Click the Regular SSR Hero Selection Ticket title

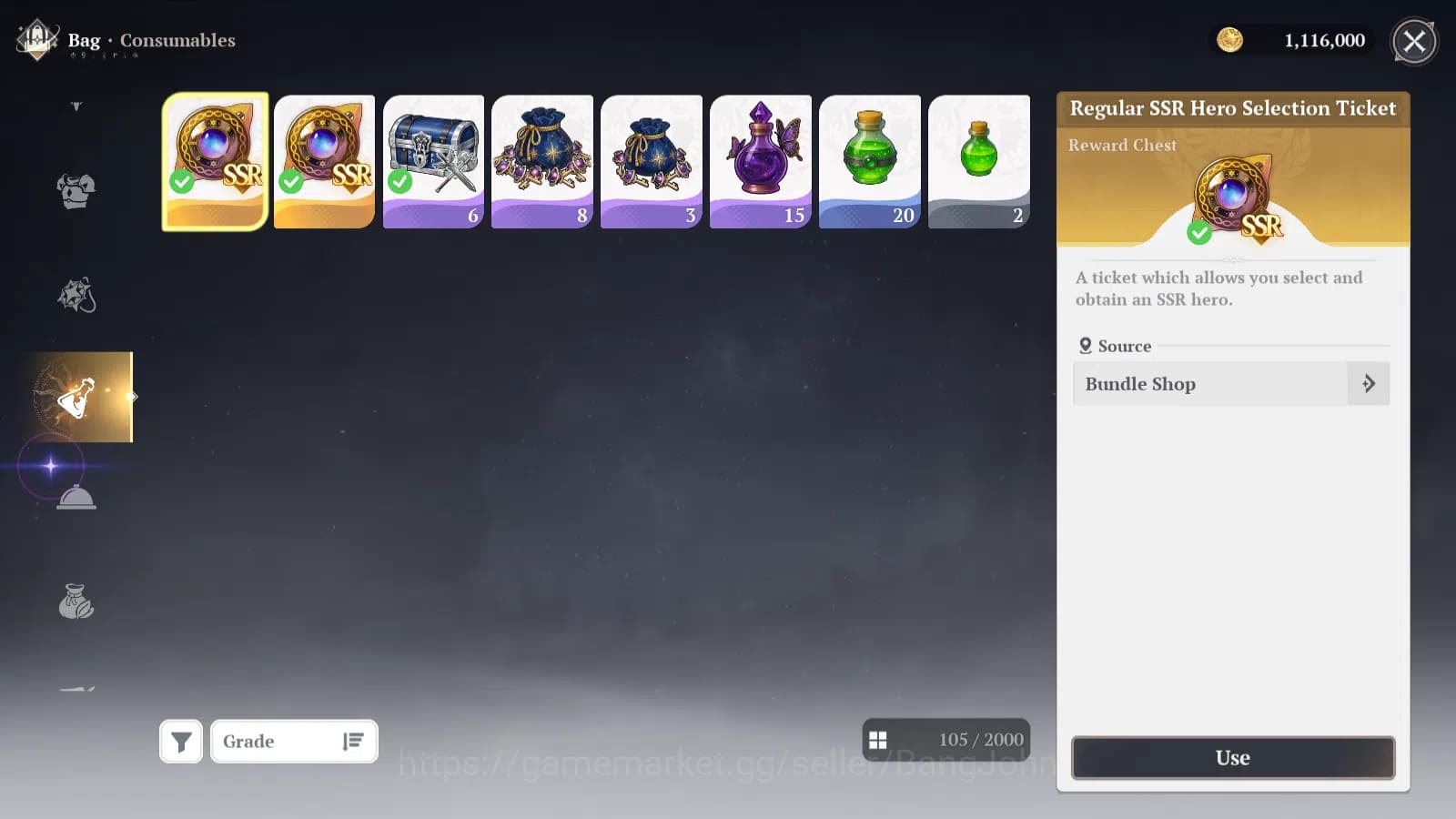click(x=1233, y=107)
